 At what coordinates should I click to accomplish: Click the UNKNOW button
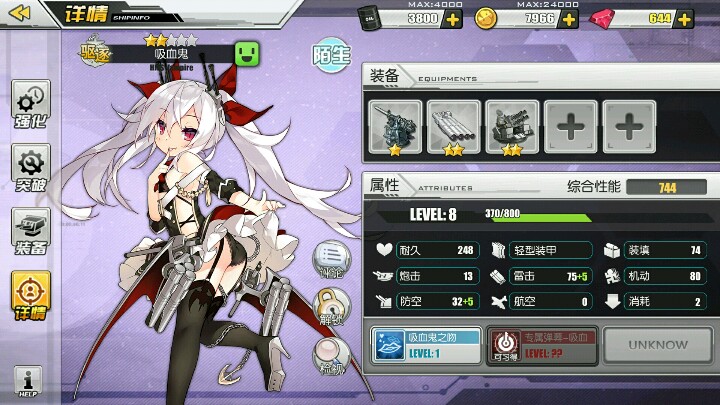click(x=658, y=345)
